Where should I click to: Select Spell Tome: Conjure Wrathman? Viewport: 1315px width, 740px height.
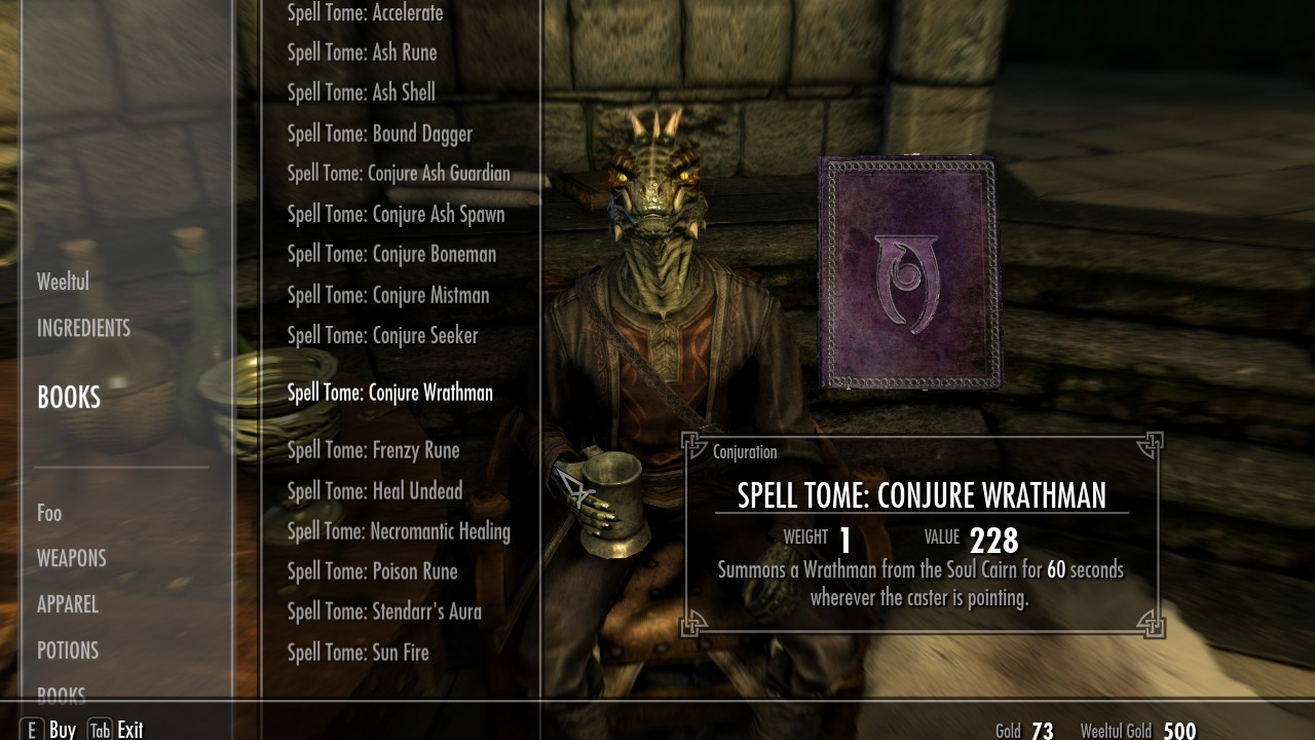(x=389, y=392)
